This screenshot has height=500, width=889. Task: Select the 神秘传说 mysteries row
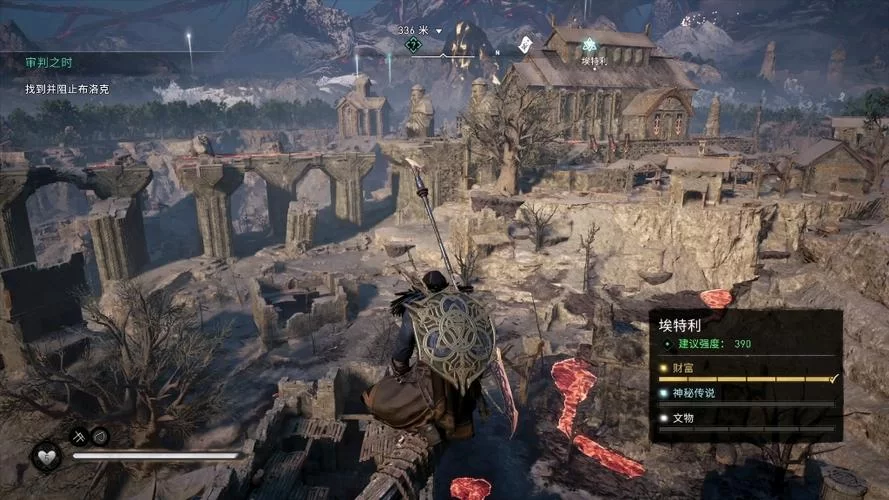pos(746,393)
